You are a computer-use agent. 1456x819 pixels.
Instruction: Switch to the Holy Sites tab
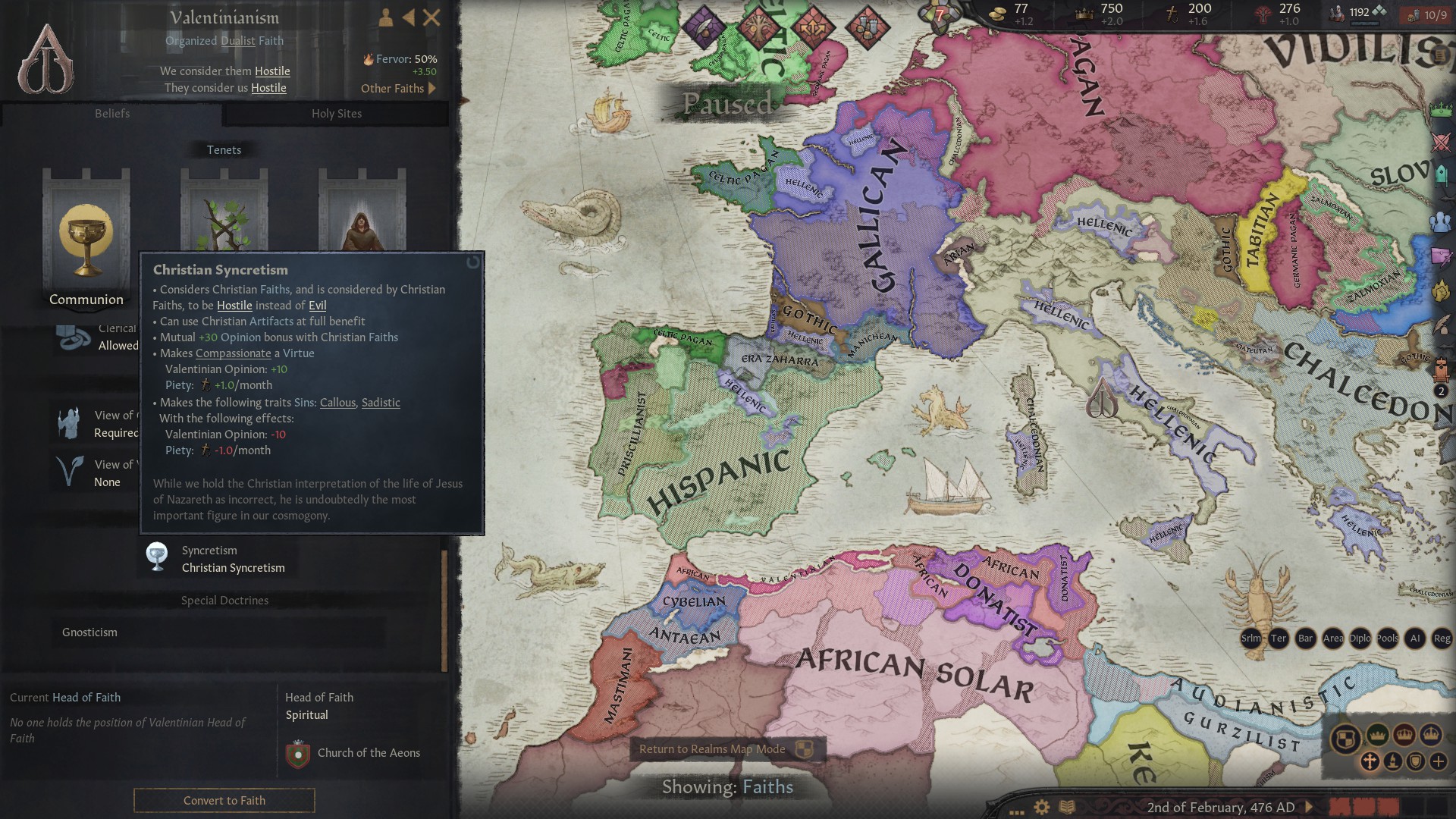pyautogui.click(x=337, y=114)
